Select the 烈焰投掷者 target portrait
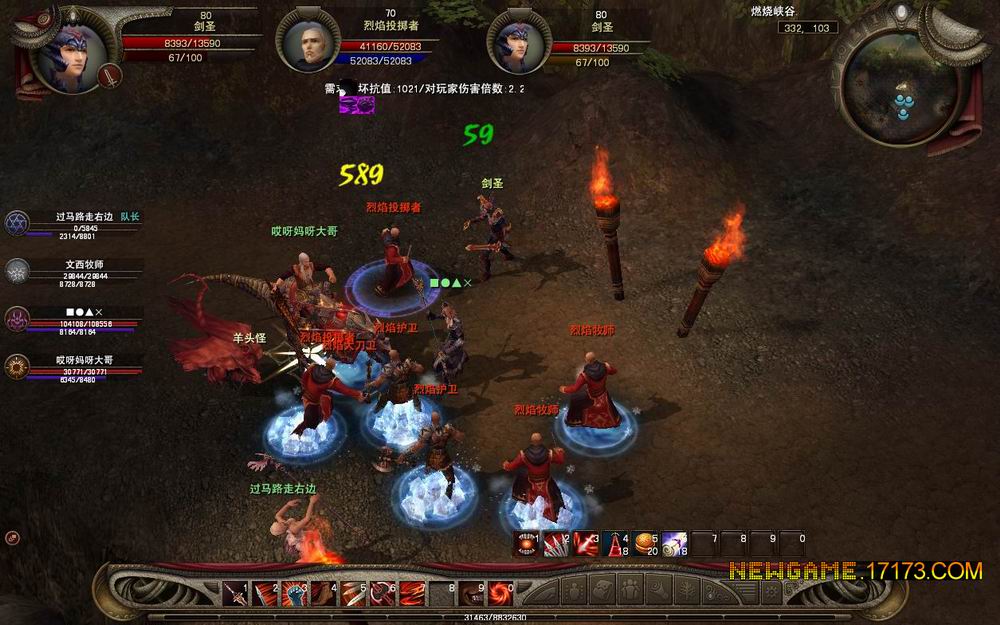Screen dimensions: 1000x625 pos(308,42)
